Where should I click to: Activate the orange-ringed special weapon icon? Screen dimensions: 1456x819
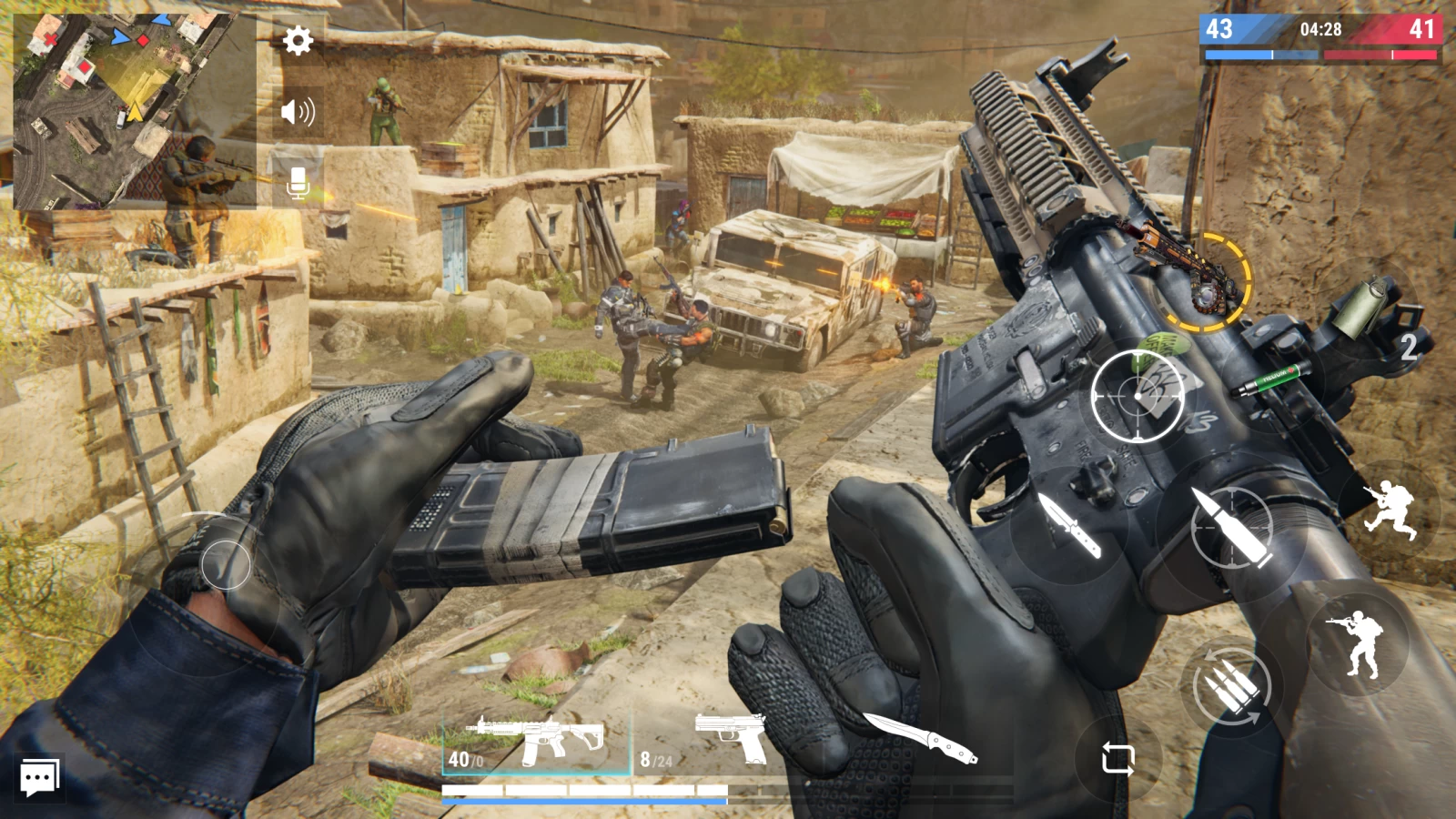click(1207, 282)
